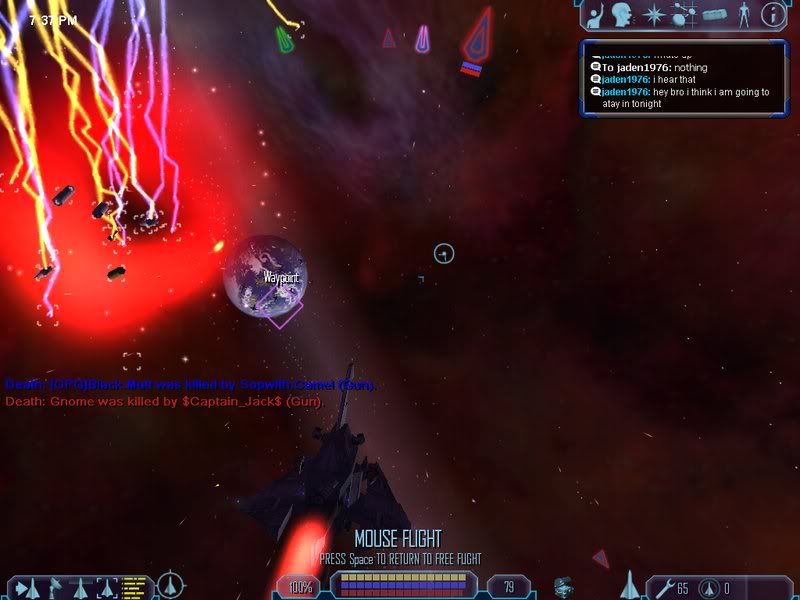Select the bracketed ship maneuver icon
This screenshot has width=800, height=600.
click(108, 586)
